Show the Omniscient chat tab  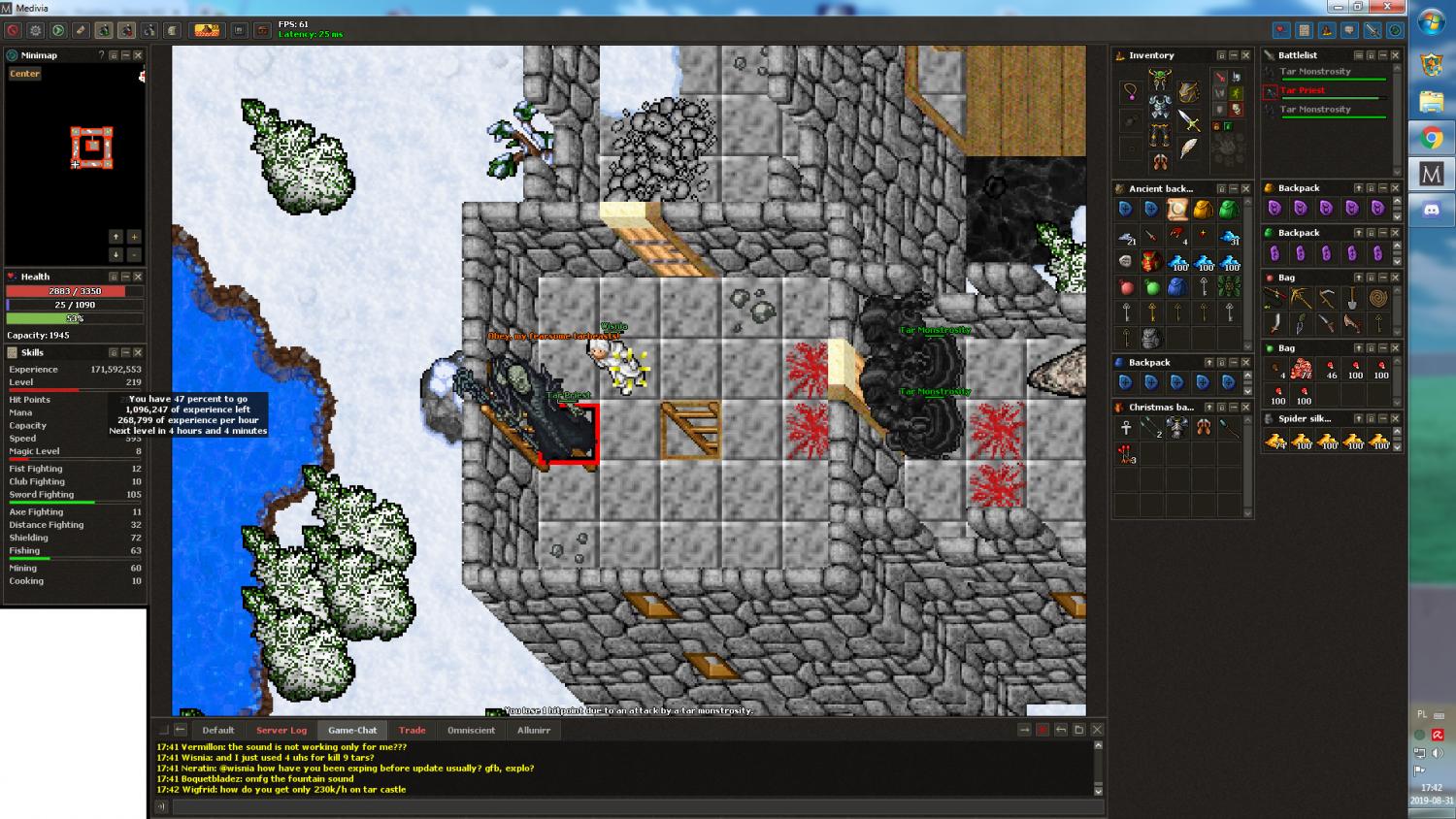[471, 730]
